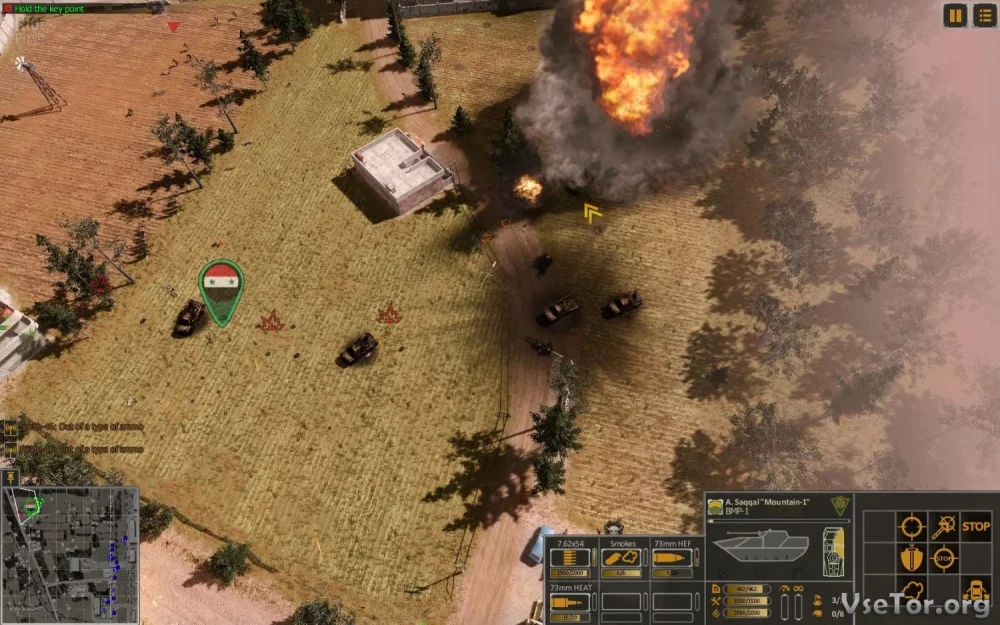Screen dimensions: 1000x625
Task: Activate the crosshair STOP hold-fire order
Action: [x=943, y=558]
